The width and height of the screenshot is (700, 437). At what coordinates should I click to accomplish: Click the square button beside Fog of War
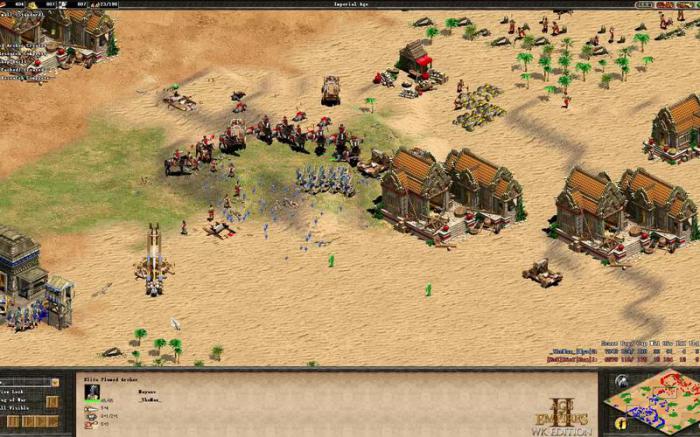[53, 401]
